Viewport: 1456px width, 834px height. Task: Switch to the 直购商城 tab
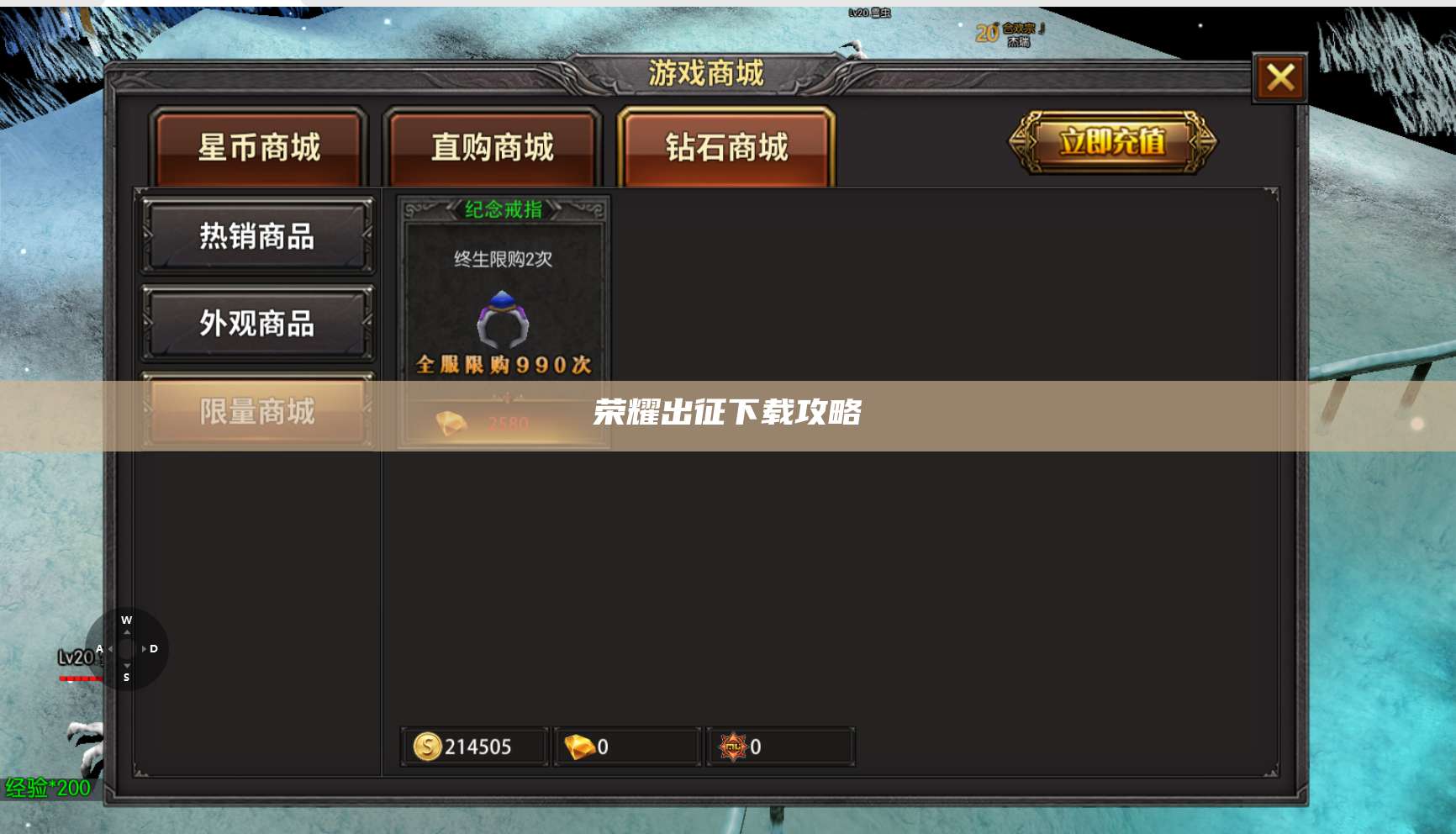pos(492,146)
